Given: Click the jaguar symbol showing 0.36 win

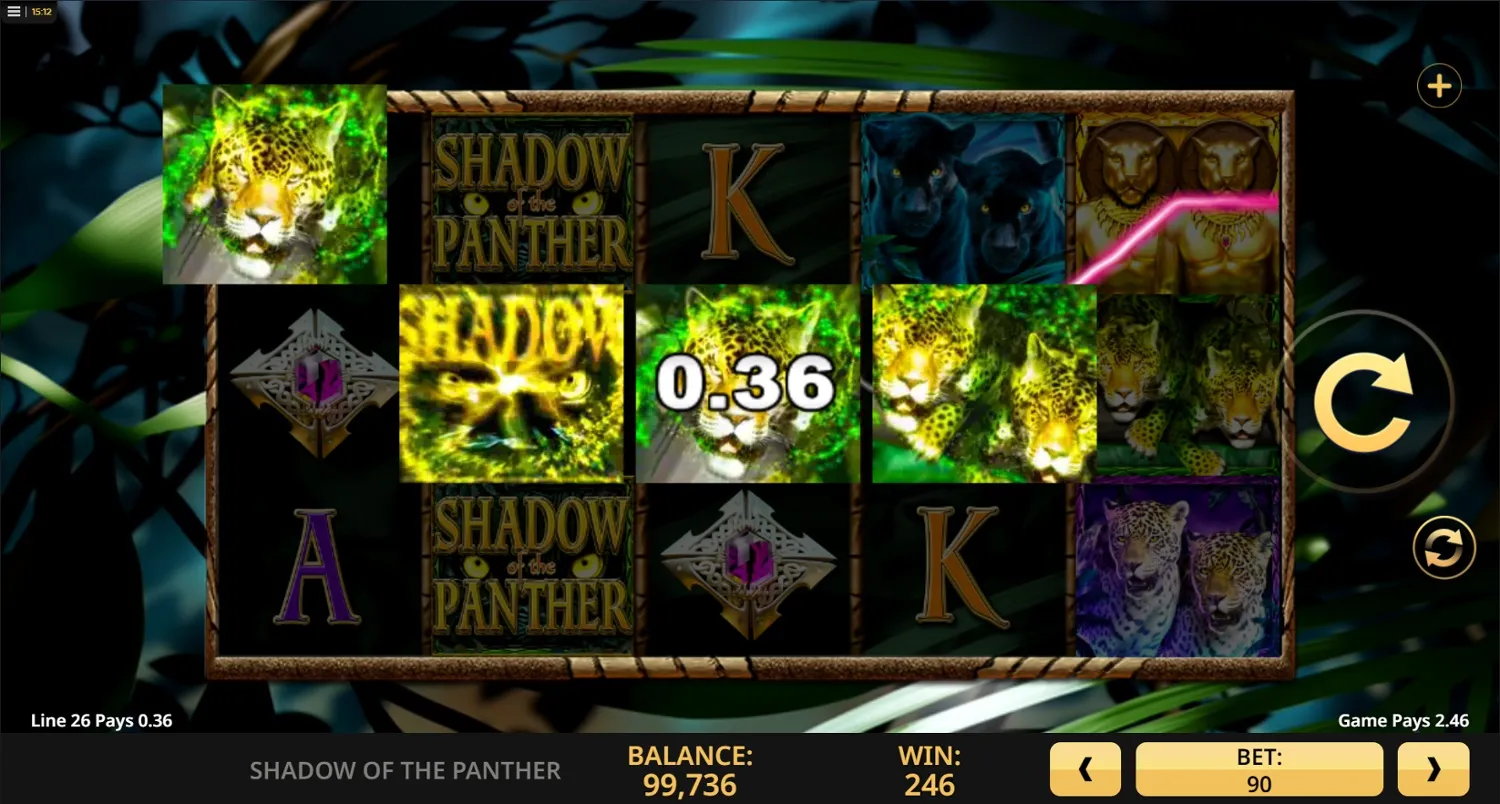Looking at the screenshot, I should [747, 383].
